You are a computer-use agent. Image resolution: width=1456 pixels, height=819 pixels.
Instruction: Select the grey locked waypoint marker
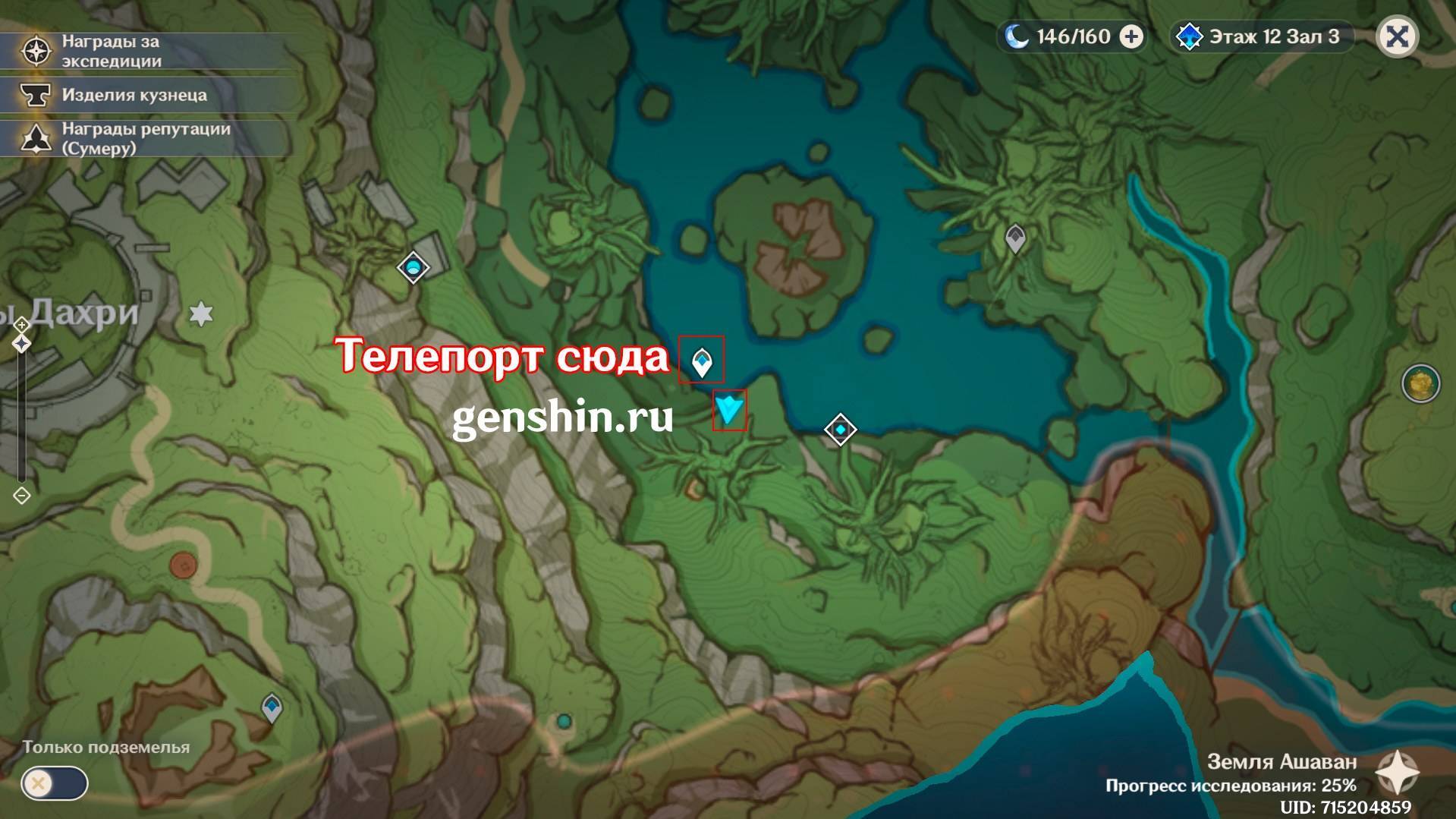click(1015, 238)
